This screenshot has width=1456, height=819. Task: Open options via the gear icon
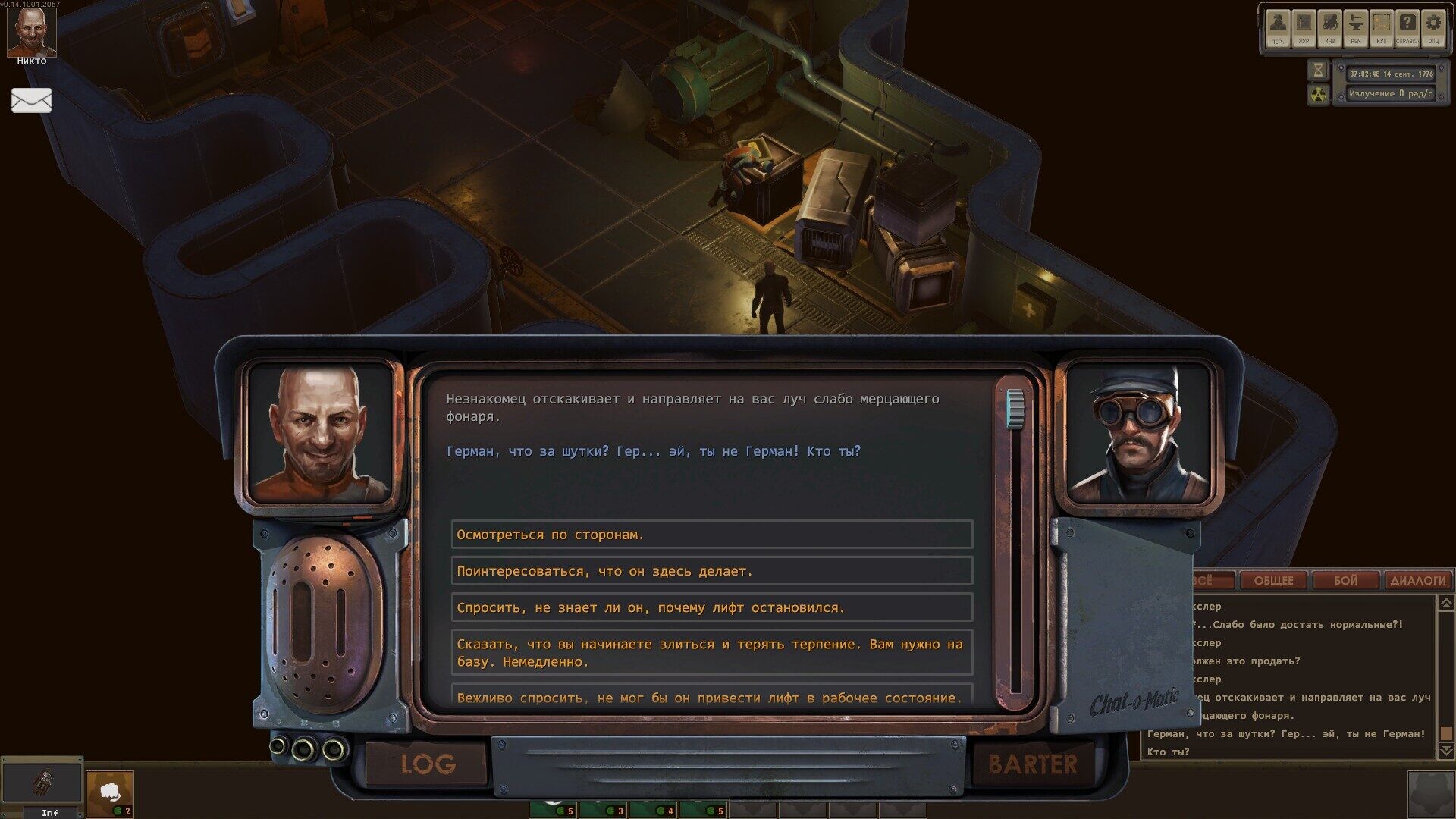point(1433,26)
